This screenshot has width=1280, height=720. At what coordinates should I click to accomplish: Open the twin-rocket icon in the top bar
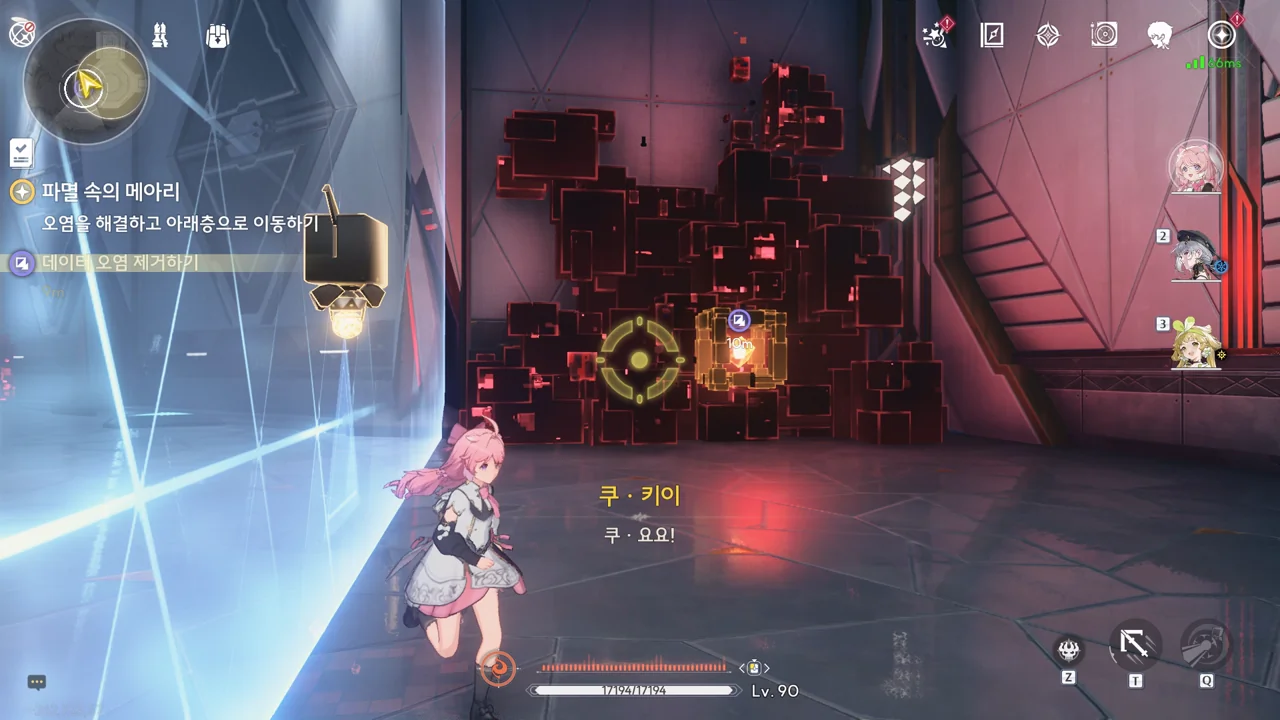[x=160, y=35]
